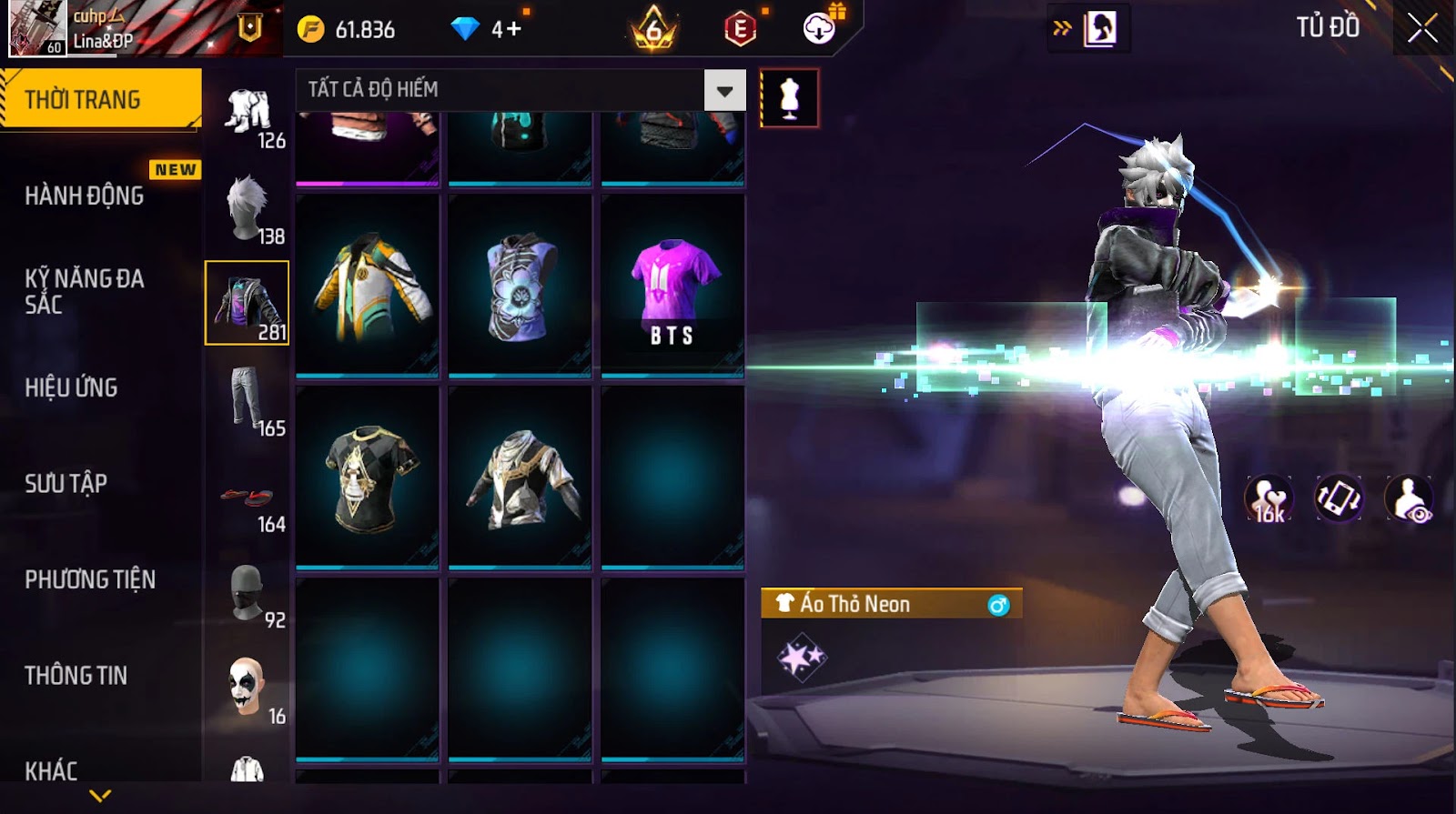Click the character view eye icon
The height and width of the screenshot is (814, 1456).
click(x=1409, y=498)
